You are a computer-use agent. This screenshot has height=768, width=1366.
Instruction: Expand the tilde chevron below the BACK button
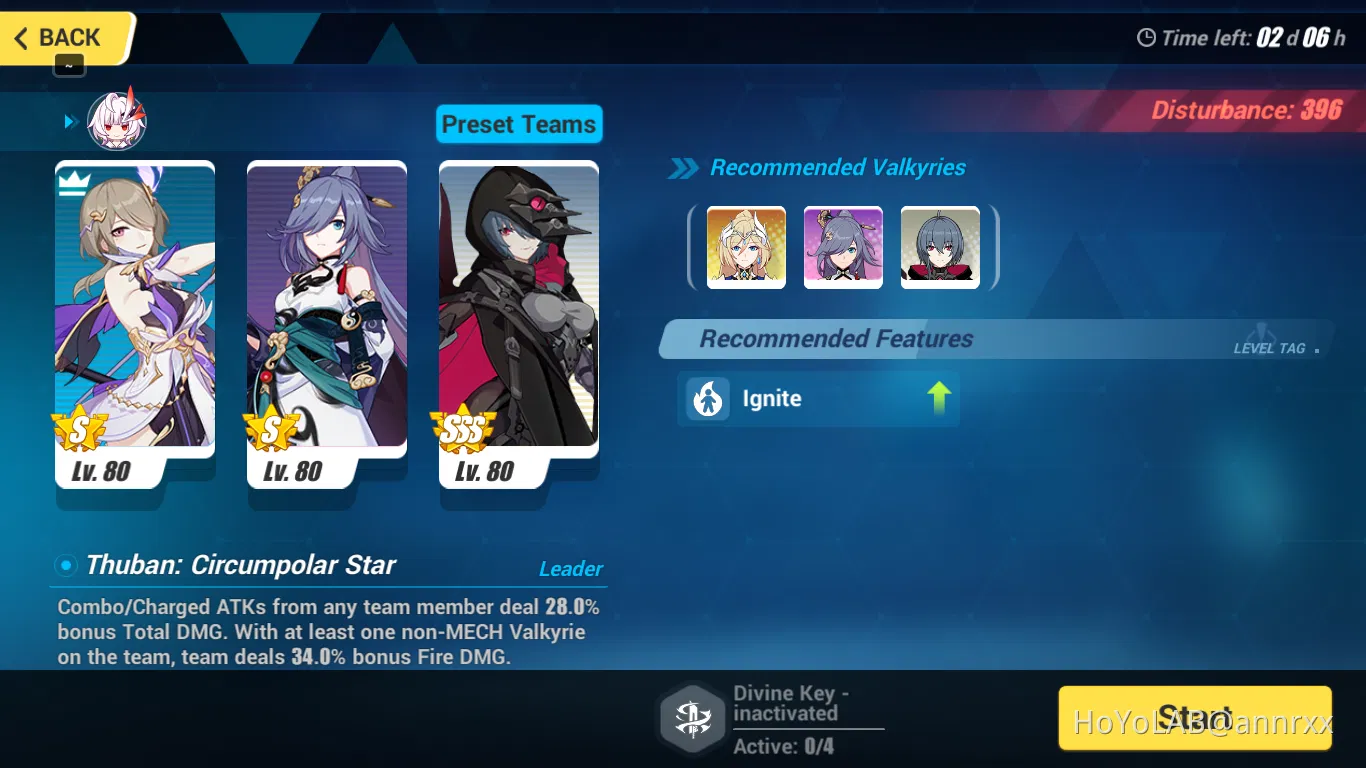[x=69, y=64]
